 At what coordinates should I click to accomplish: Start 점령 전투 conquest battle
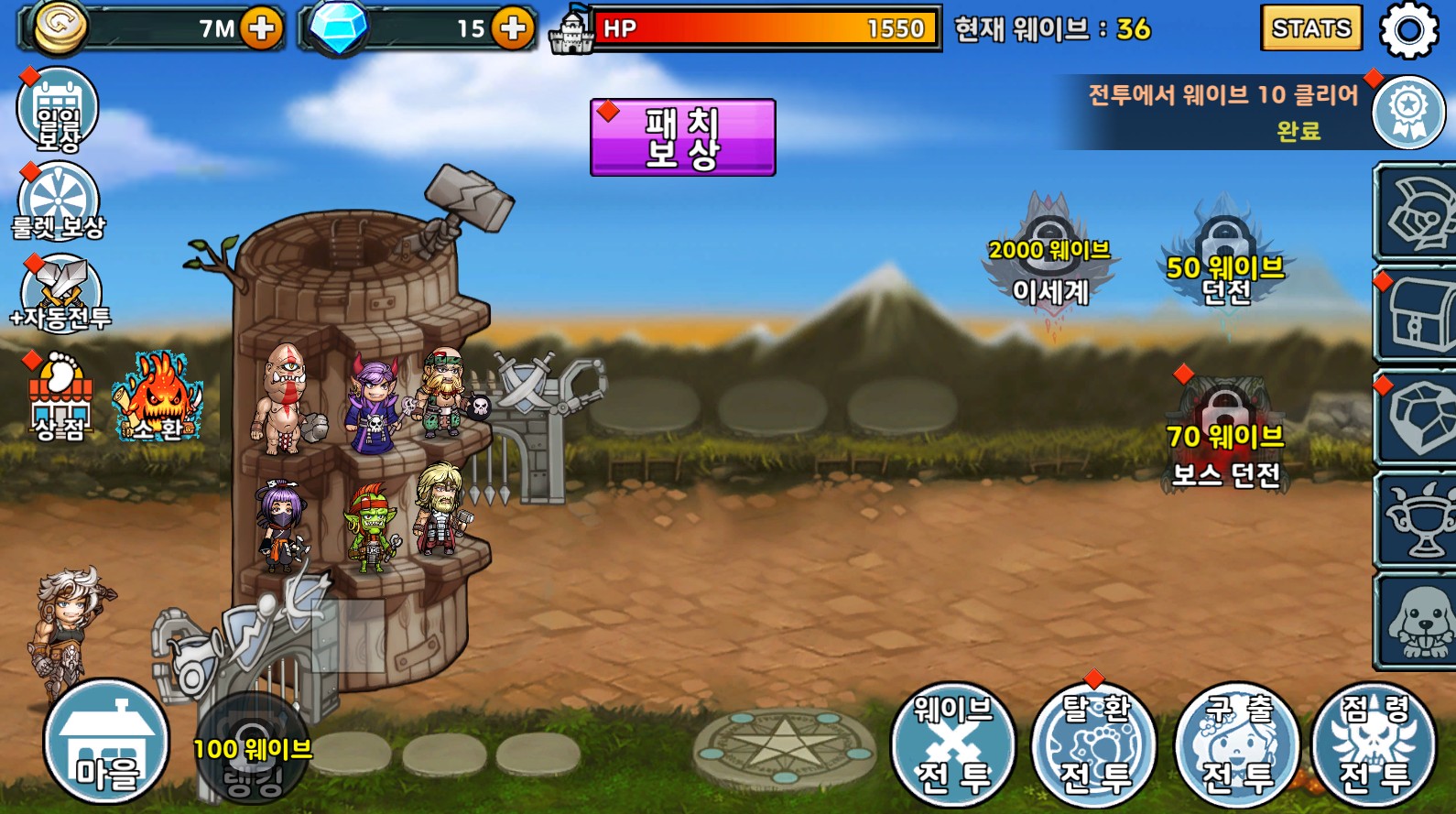(x=1375, y=743)
